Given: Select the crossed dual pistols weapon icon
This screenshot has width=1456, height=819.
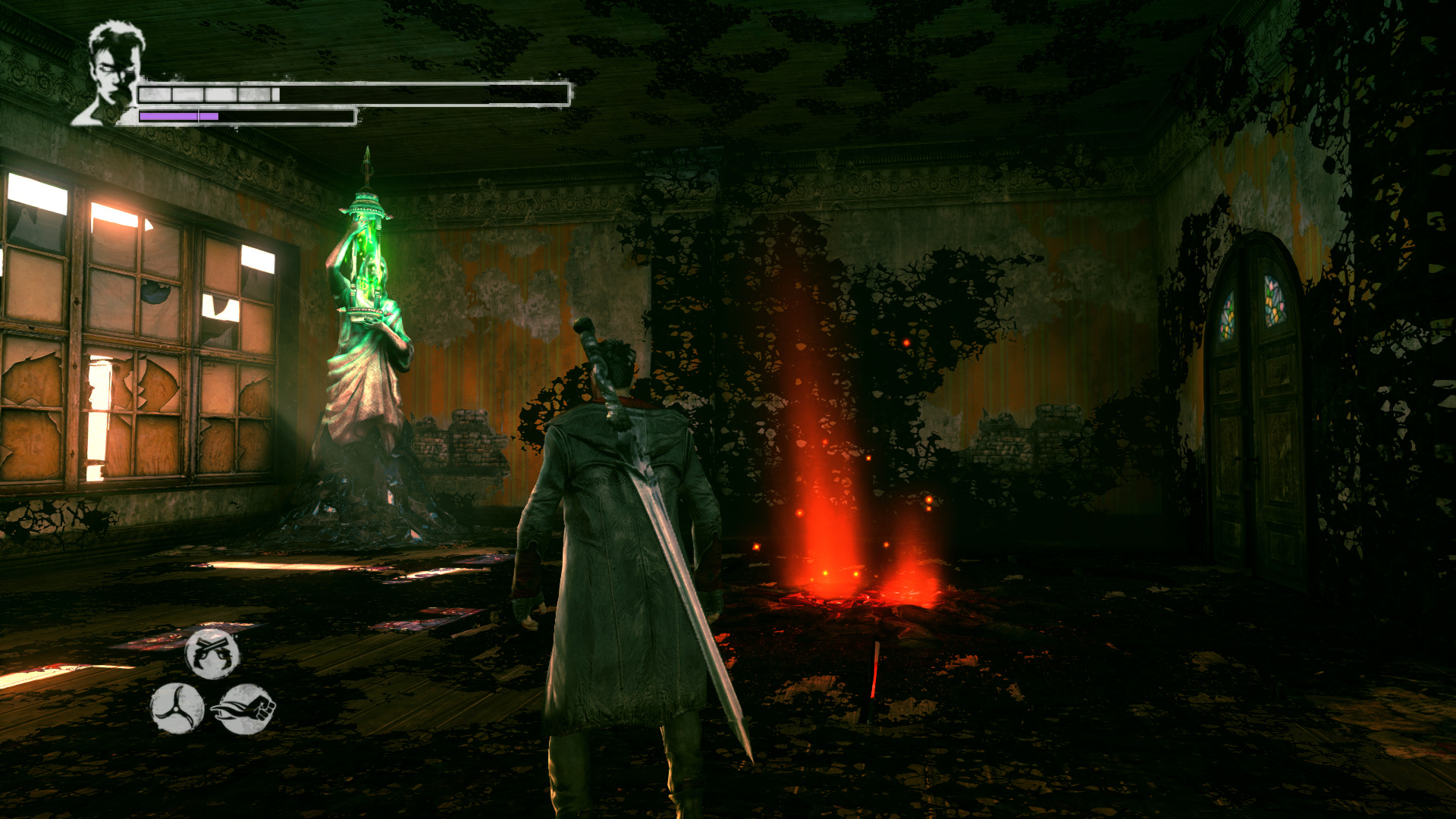Looking at the screenshot, I should coord(212,653).
